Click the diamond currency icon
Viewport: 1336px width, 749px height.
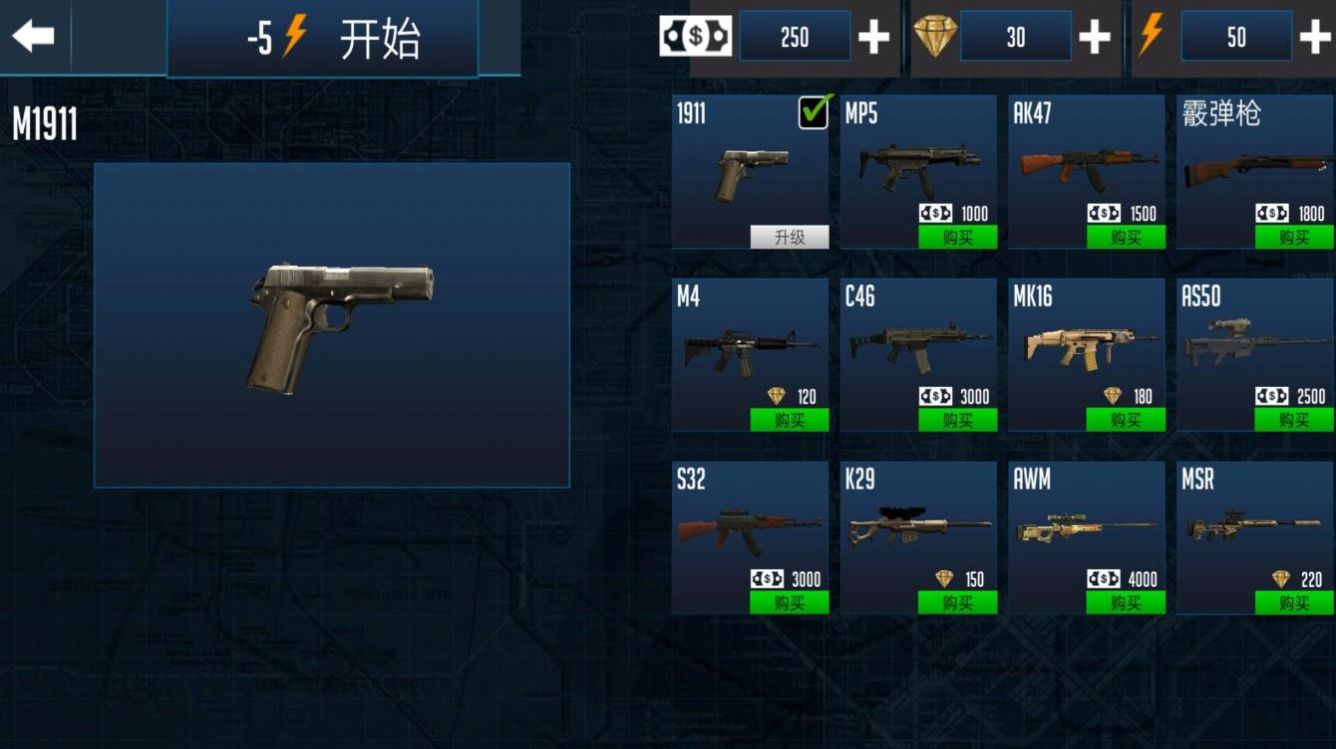[x=935, y=37]
